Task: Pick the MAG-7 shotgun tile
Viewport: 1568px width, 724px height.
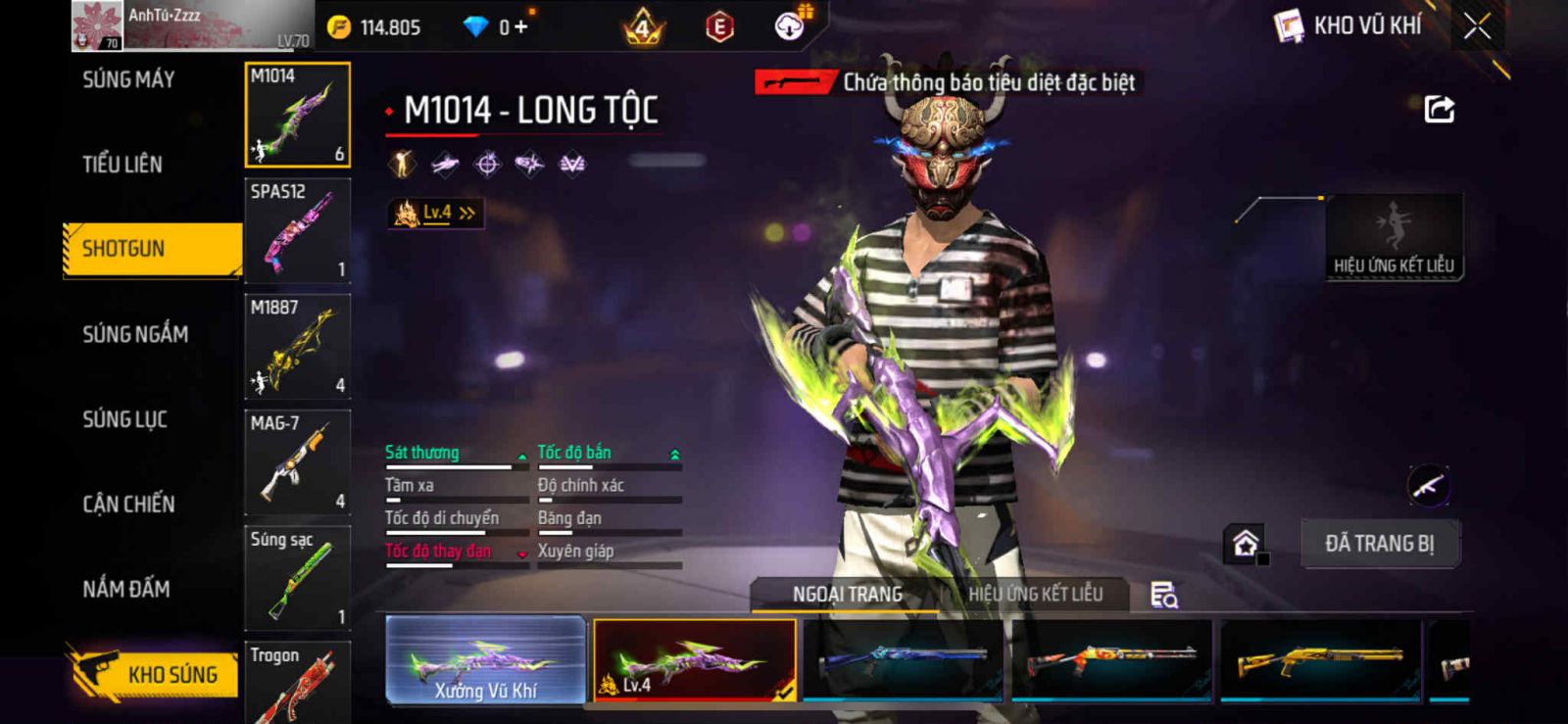Action: [297, 462]
